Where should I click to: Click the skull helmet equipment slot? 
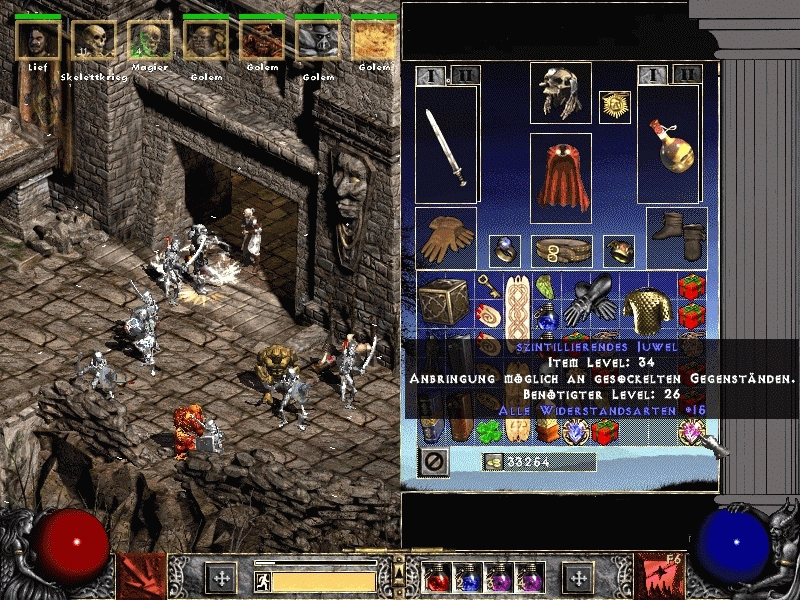[x=560, y=92]
